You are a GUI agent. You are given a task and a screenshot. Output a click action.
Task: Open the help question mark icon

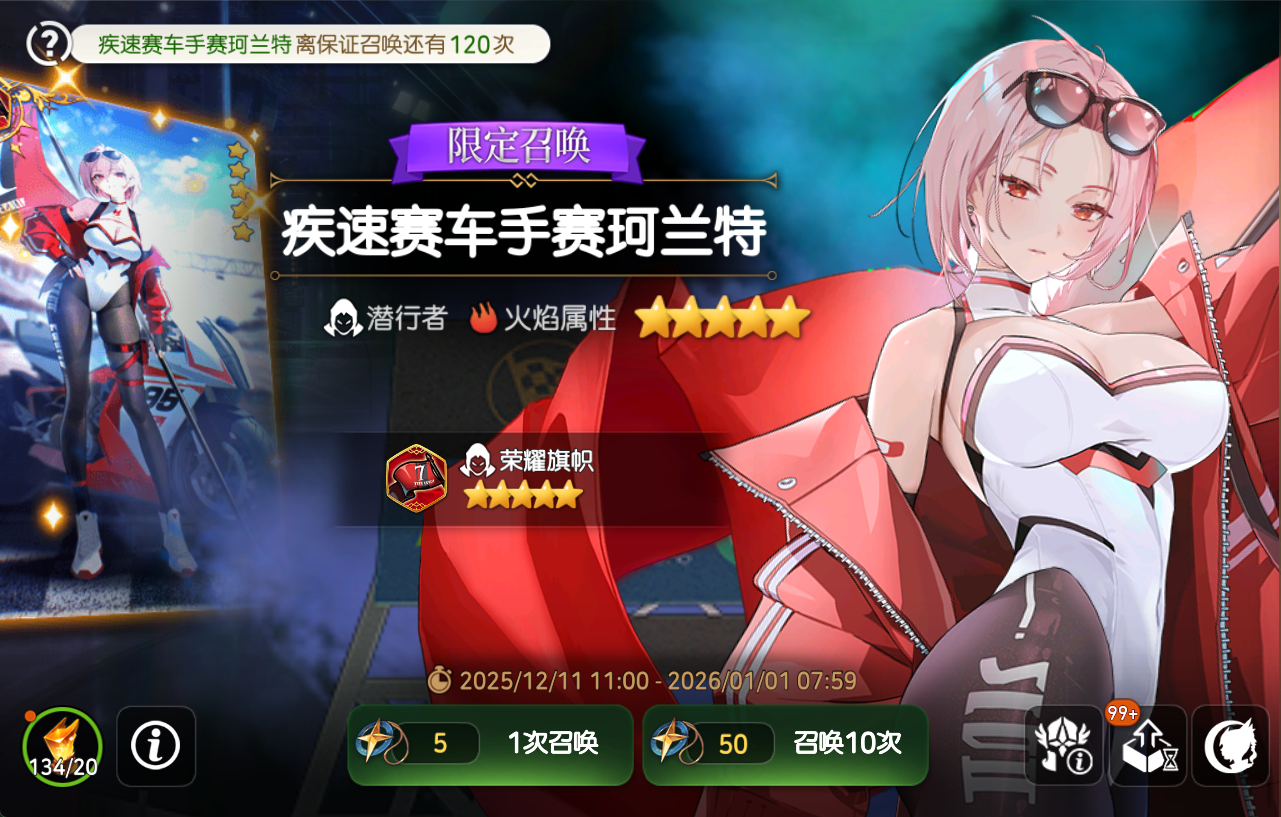click(47, 44)
